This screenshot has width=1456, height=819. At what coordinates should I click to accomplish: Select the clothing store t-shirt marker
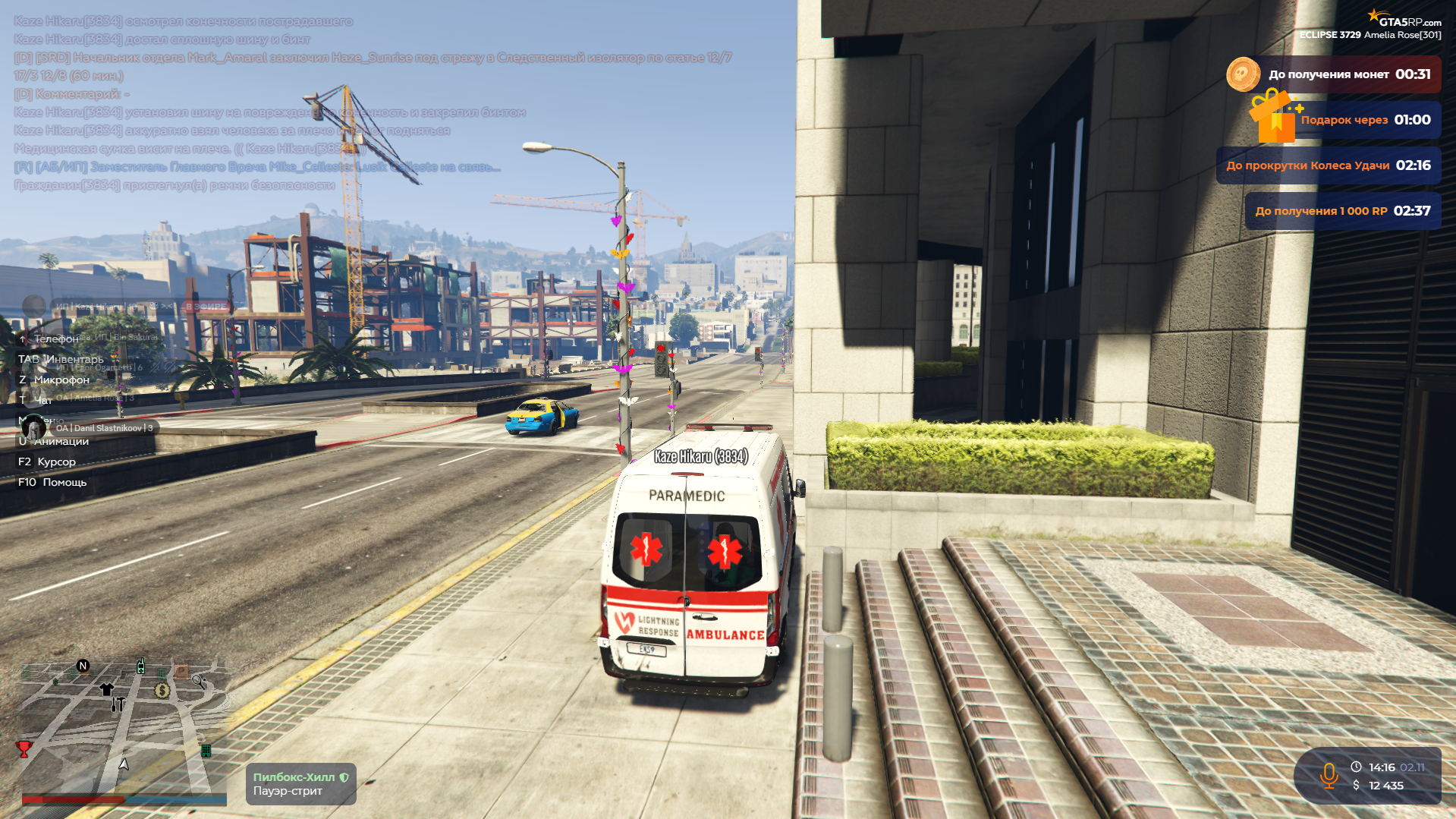click(x=106, y=689)
